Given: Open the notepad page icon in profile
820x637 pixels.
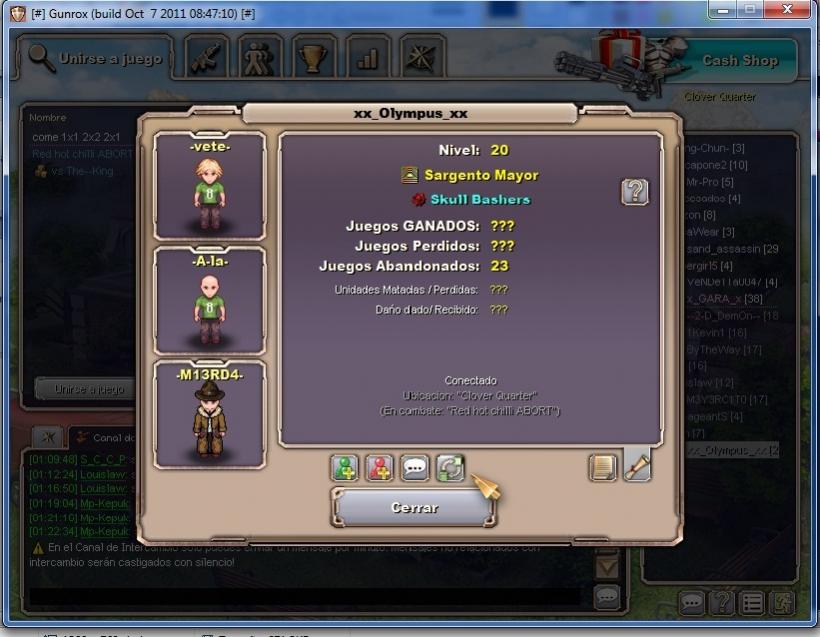Looking at the screenshot, I should coord(602,467).
